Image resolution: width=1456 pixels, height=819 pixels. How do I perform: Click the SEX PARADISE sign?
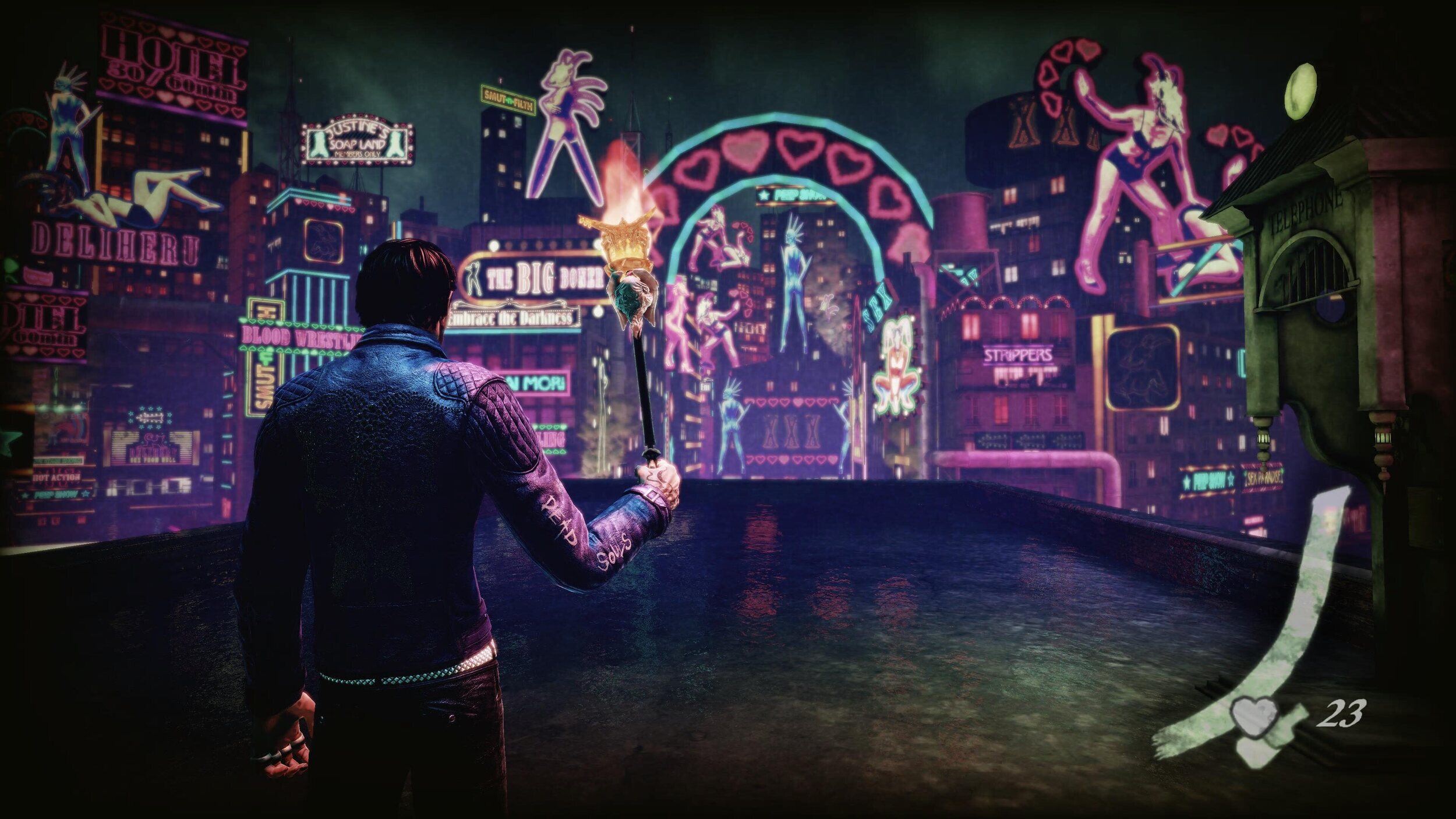click(x=1263, y=478)
